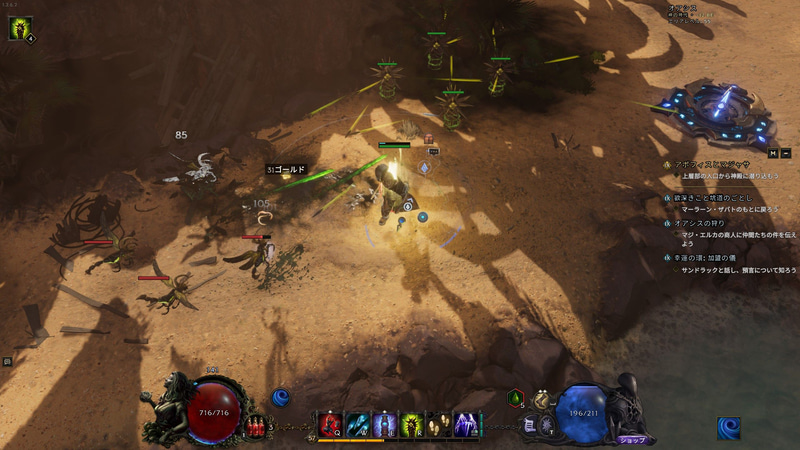Image resolution: width=800 pixels, height=450 pixels.
Task: Open the 幸運の環: 加護の僧 quest
Action: (717, 257)
